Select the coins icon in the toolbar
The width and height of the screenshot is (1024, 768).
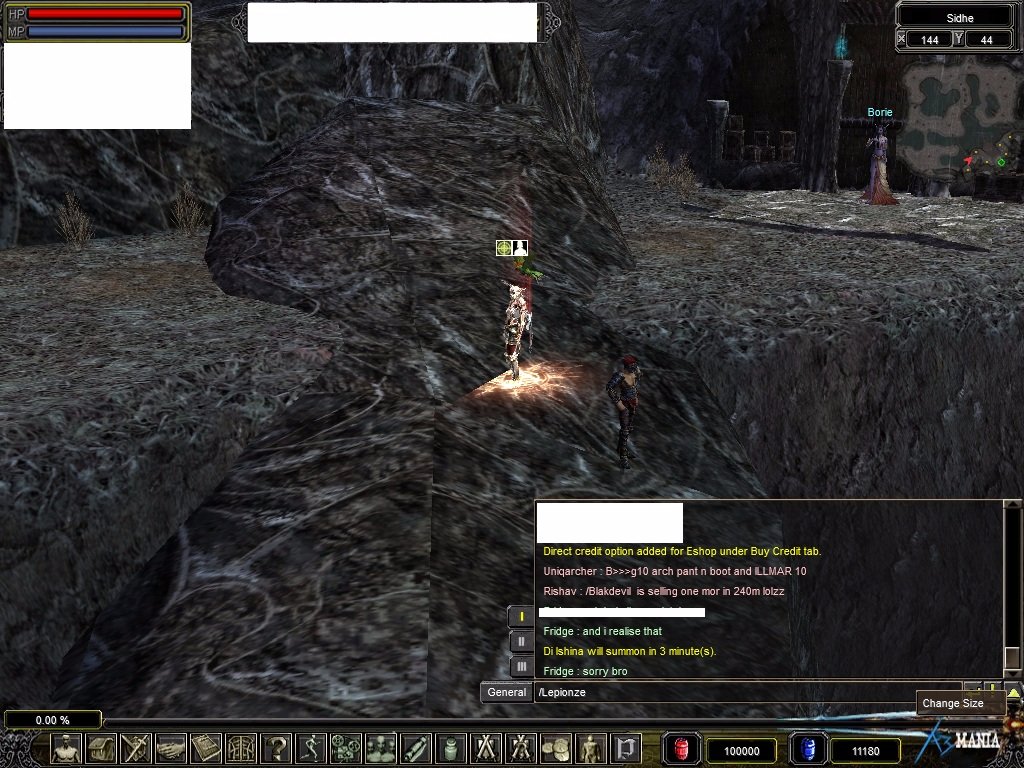tap(555, 748)
